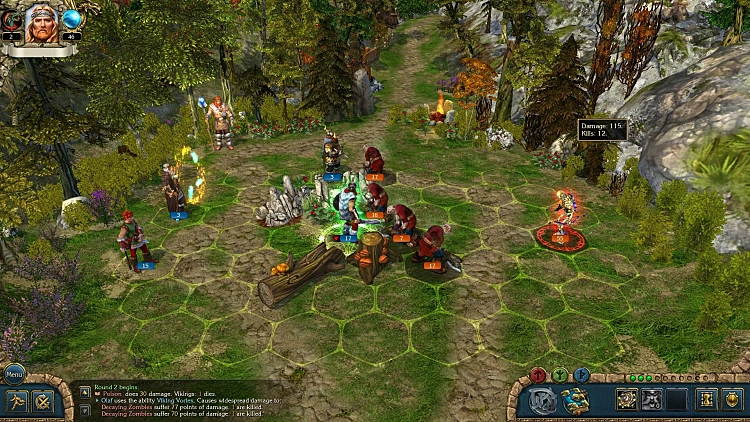
Task: Open the grey round spellbook emblem
Action: tap(544, 400)
